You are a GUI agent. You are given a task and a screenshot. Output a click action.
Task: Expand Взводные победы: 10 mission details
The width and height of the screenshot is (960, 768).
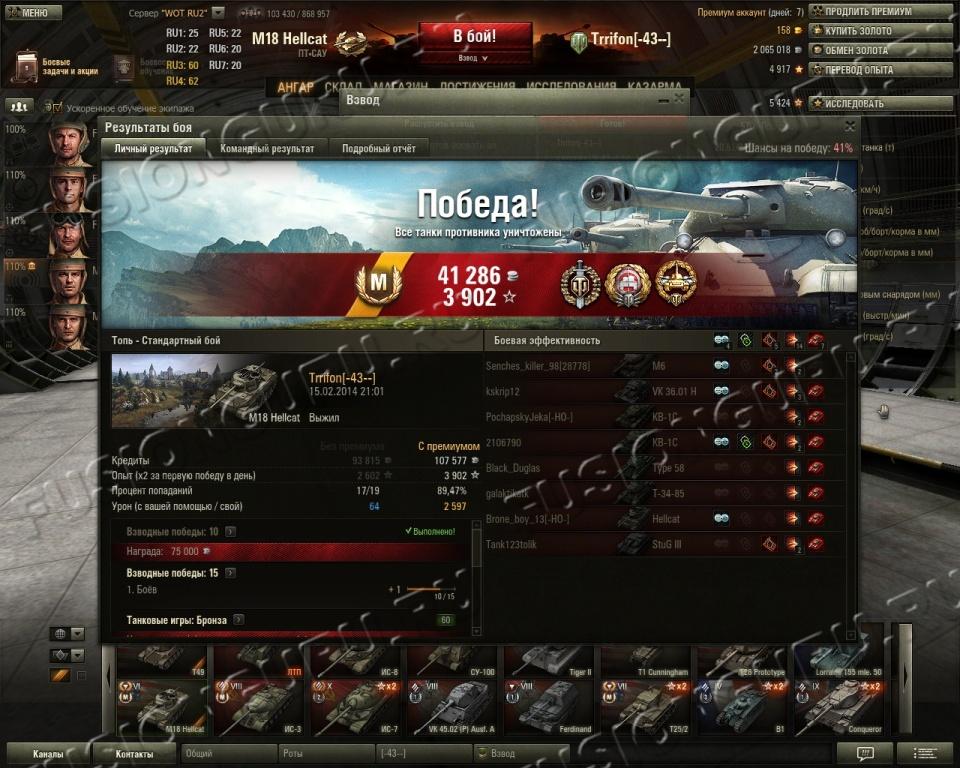pyautogui.click(x=231, y=532)
